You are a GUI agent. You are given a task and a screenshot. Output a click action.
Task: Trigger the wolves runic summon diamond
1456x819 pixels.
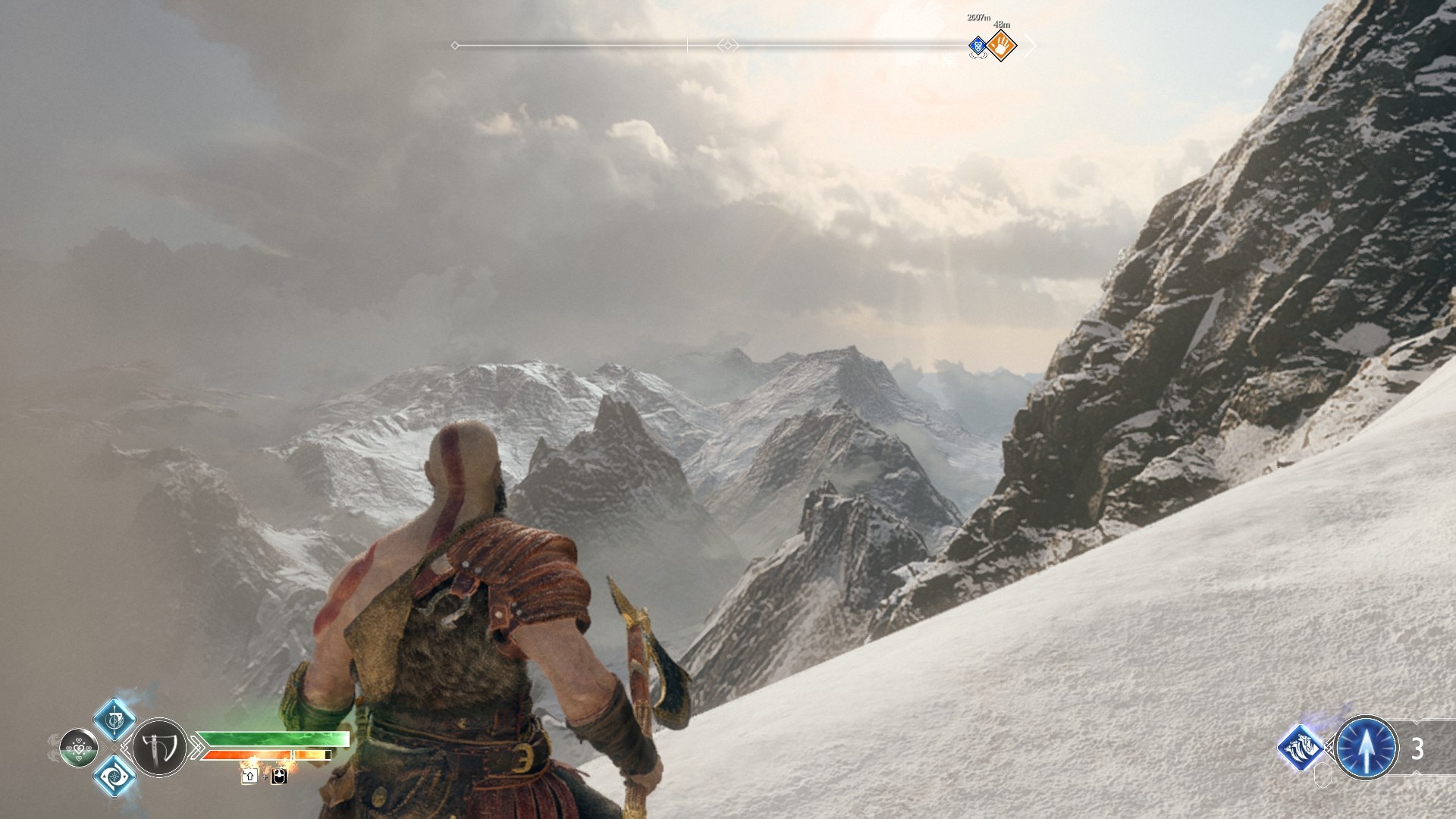tap(1301, 748)
